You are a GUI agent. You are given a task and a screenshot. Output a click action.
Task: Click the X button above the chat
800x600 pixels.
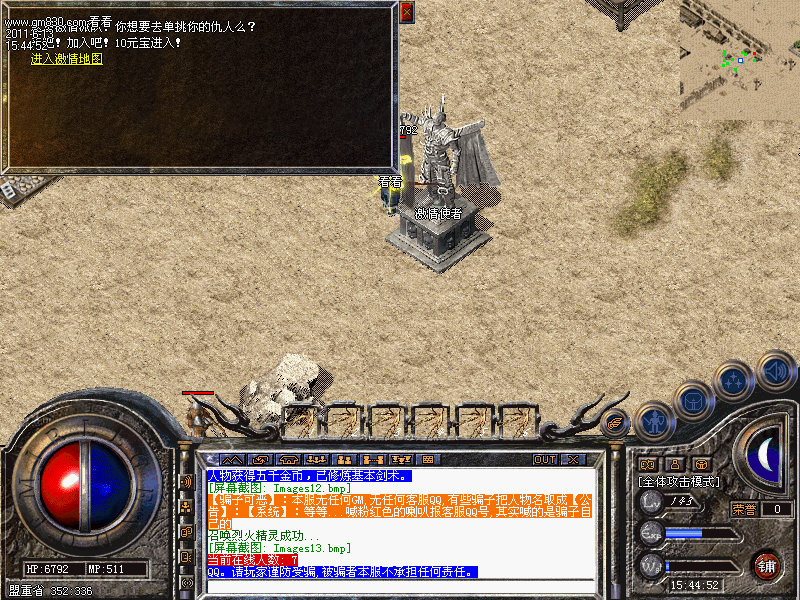pyautogui.click(x=573, y=459)
